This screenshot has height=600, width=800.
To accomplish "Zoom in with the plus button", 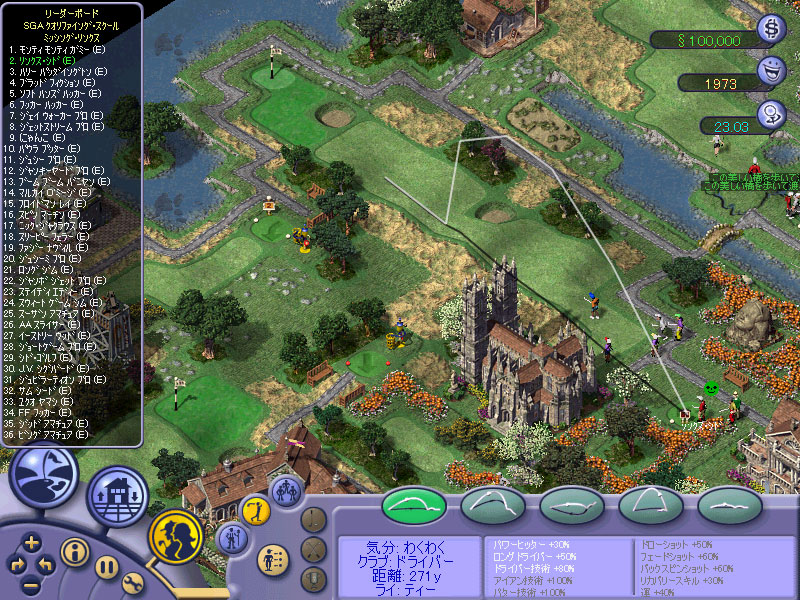I will click(32, 543).
